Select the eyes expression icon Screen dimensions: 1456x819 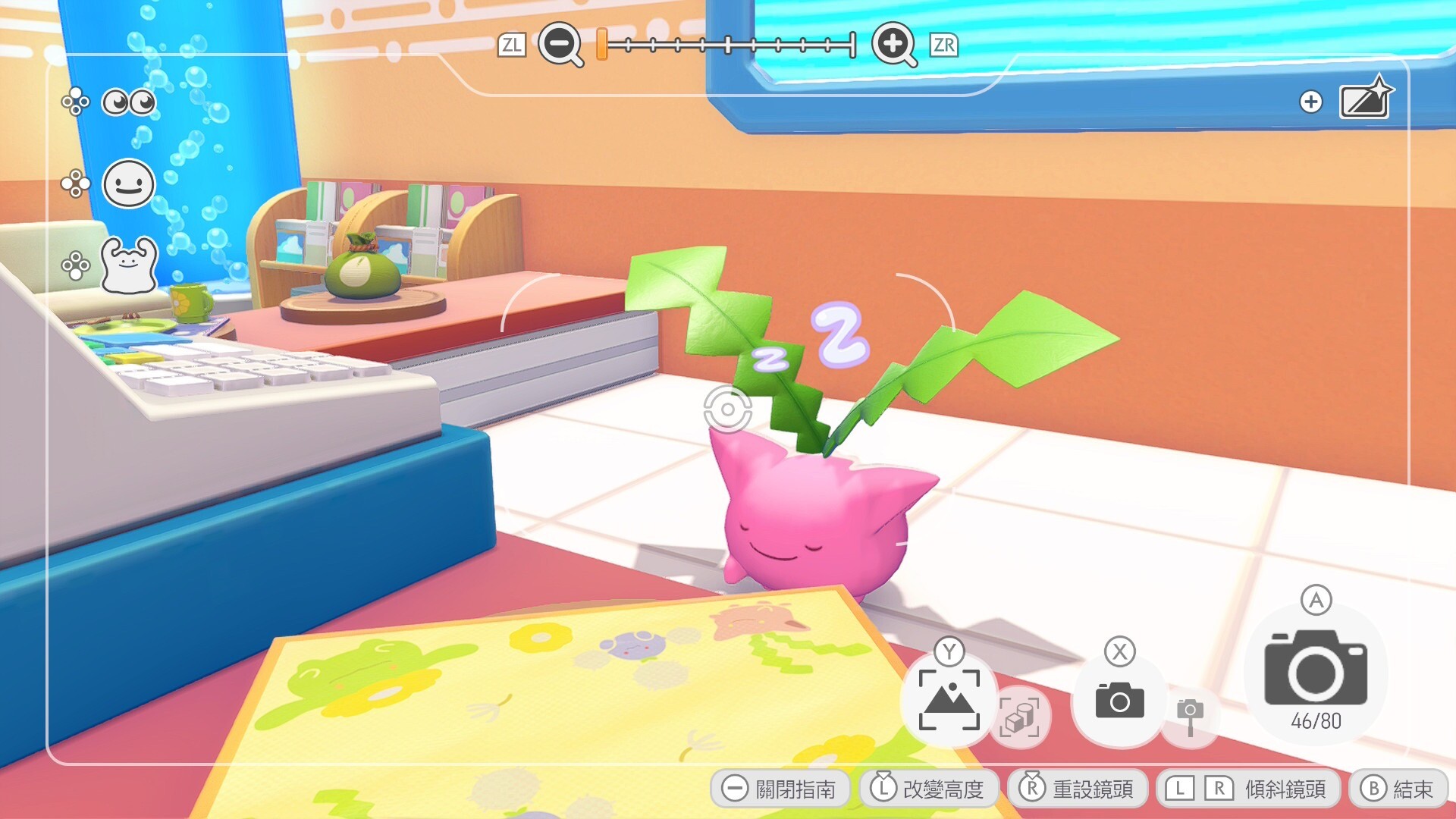[x=128, y=102]
